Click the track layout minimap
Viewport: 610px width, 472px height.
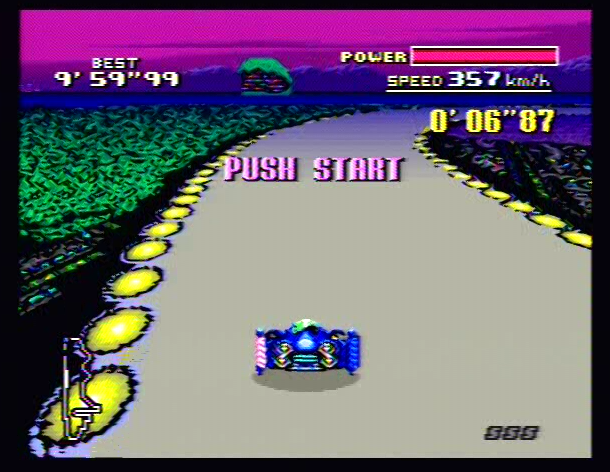pyautogui.click(x=78, y=389)
